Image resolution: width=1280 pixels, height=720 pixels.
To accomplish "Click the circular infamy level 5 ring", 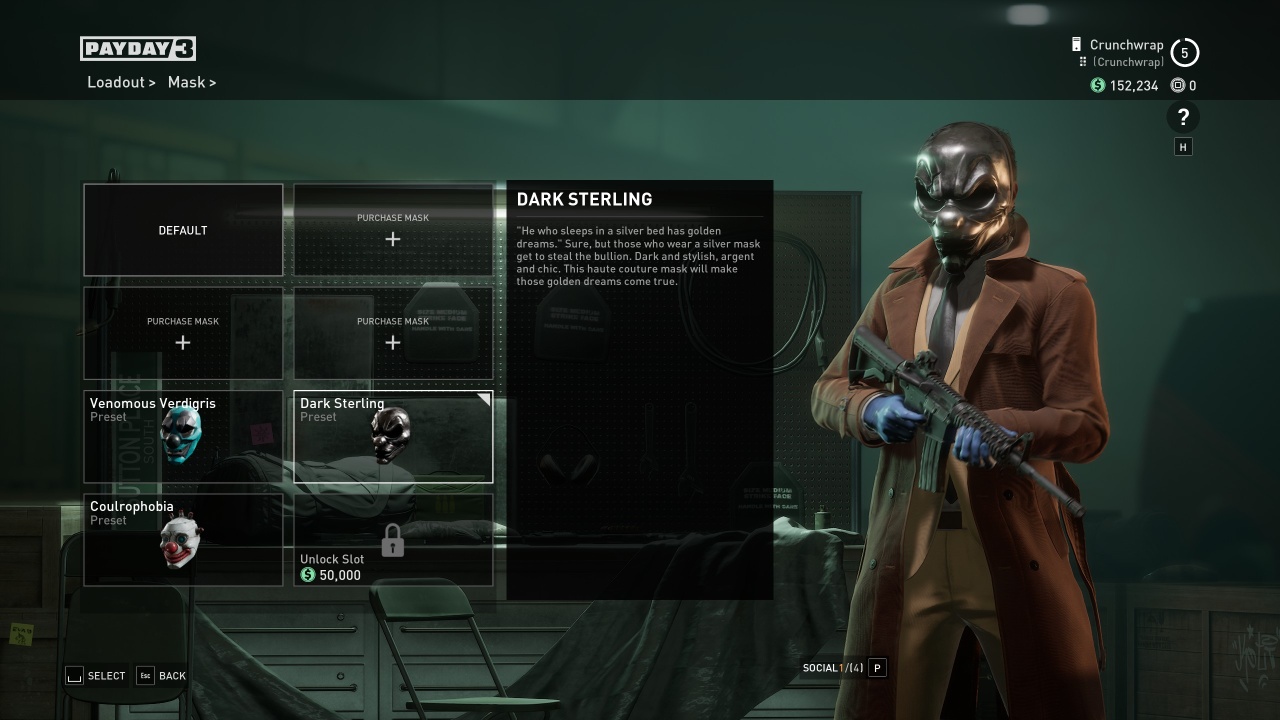I will coord(1185,51).
